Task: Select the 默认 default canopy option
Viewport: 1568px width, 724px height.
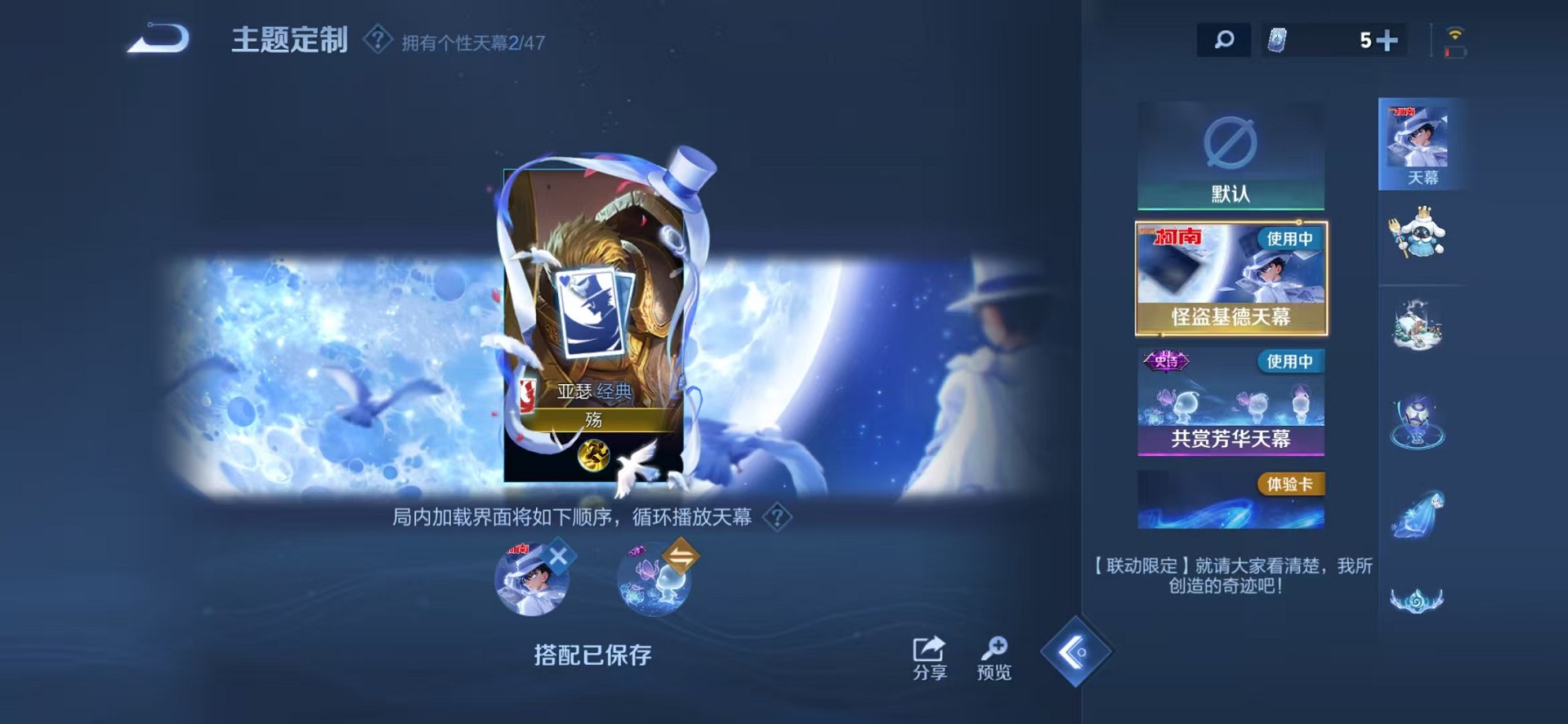Action: pos(1228,154)
